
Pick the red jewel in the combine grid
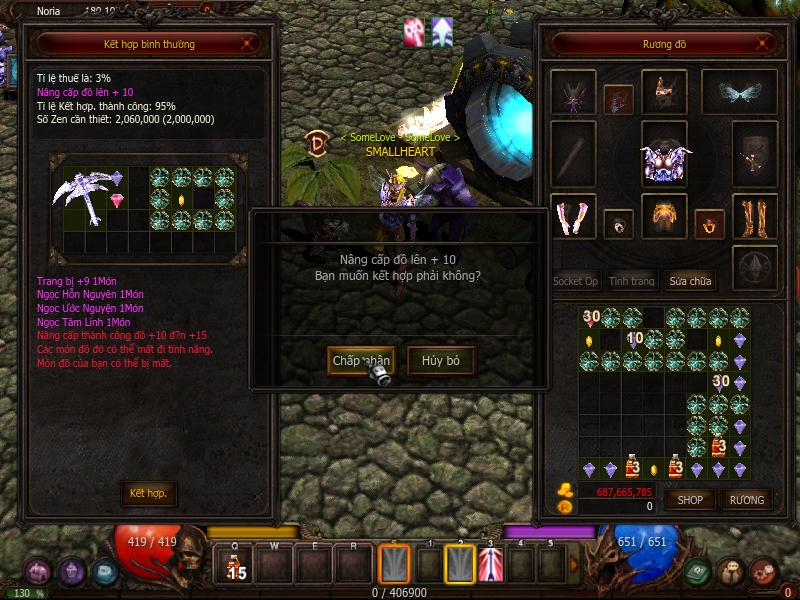pyautogui.click(x=117, y=201)
